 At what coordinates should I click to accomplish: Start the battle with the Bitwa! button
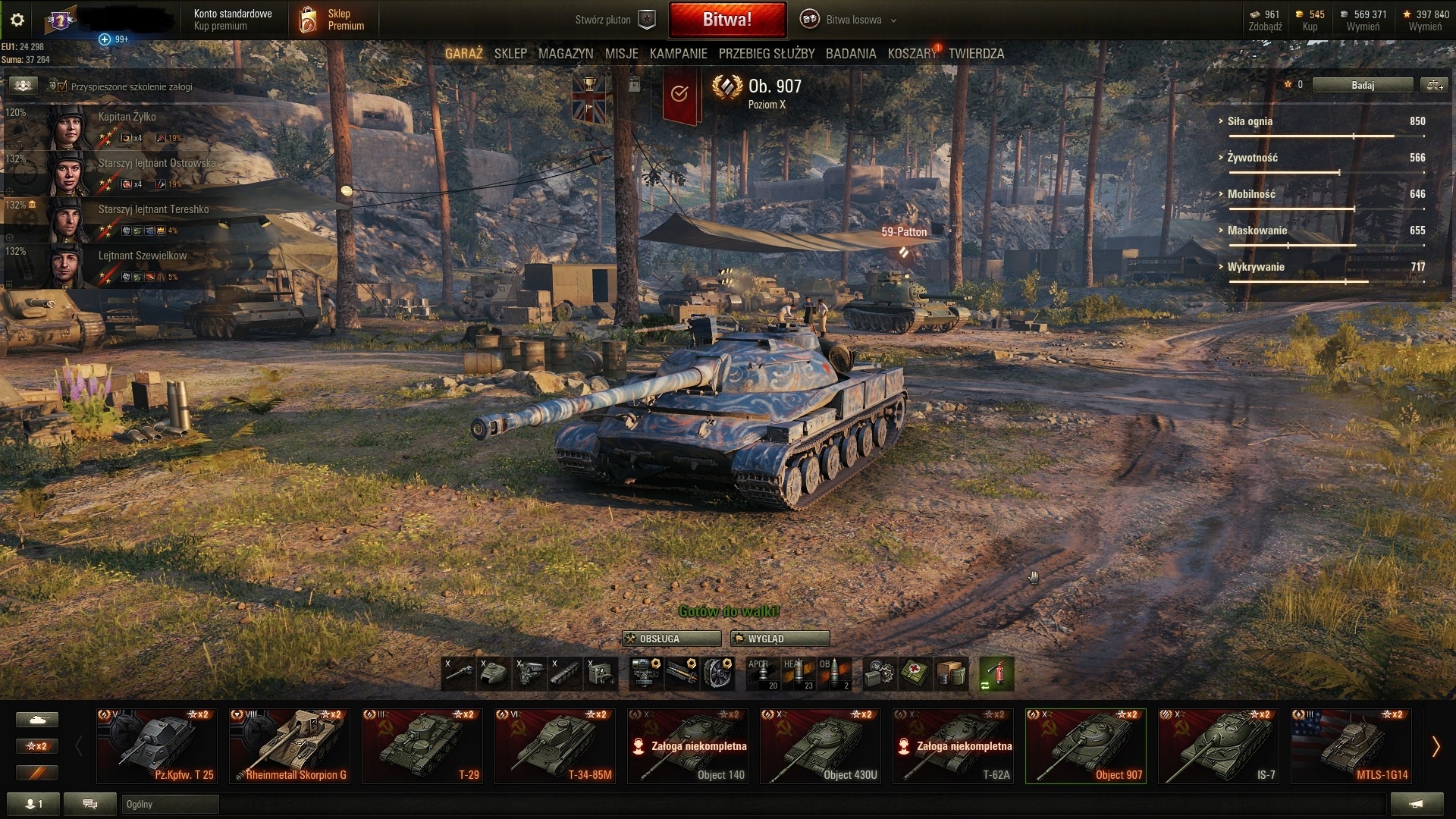[727, 20]
